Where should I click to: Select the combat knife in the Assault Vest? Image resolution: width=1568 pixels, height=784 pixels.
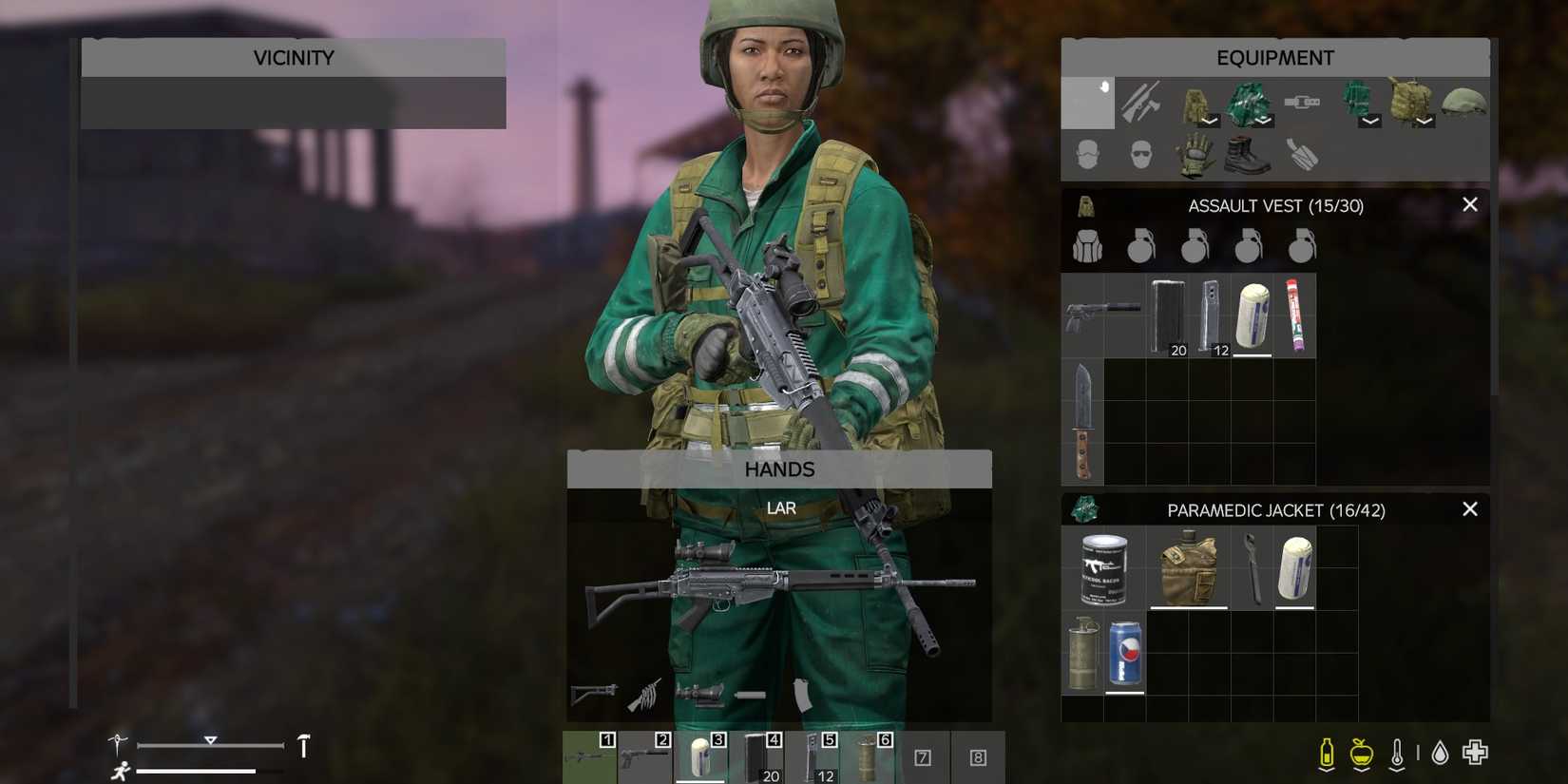(1083, 418)
